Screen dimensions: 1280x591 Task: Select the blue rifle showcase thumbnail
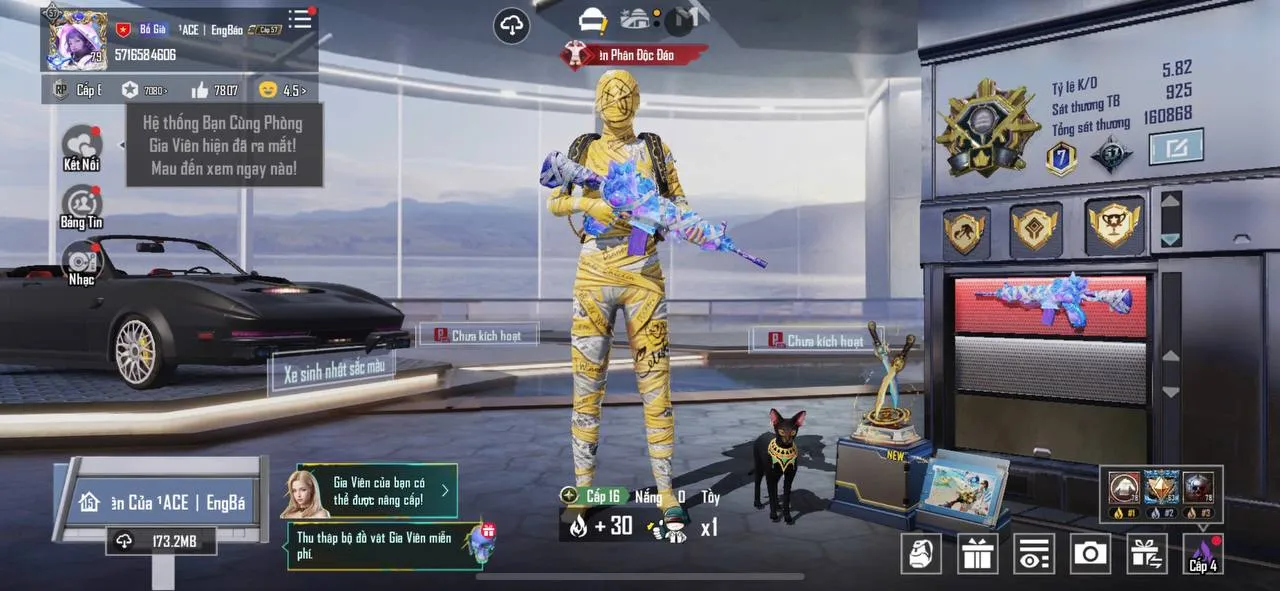pos(1050,303)
